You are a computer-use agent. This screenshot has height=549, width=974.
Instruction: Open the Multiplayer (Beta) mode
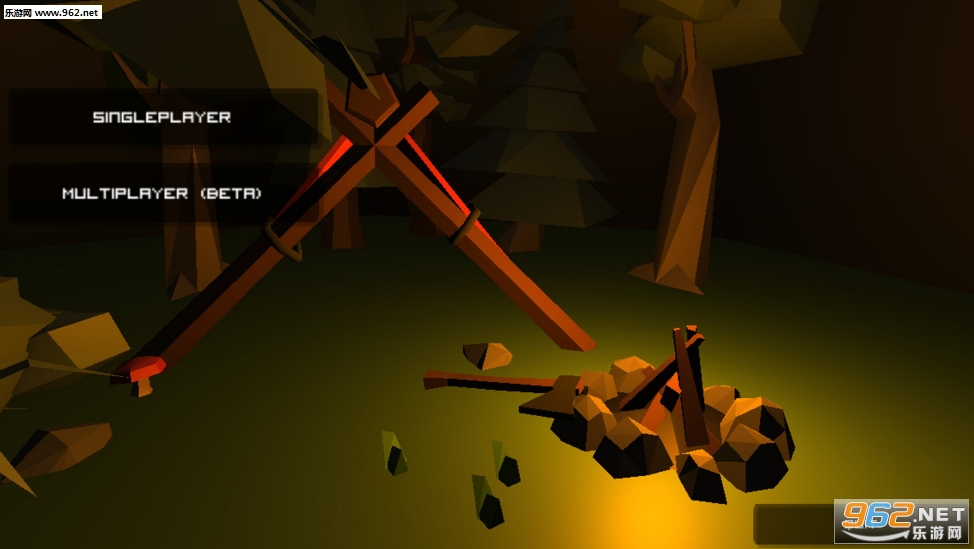pyautogui.click(x=162, y=193)
